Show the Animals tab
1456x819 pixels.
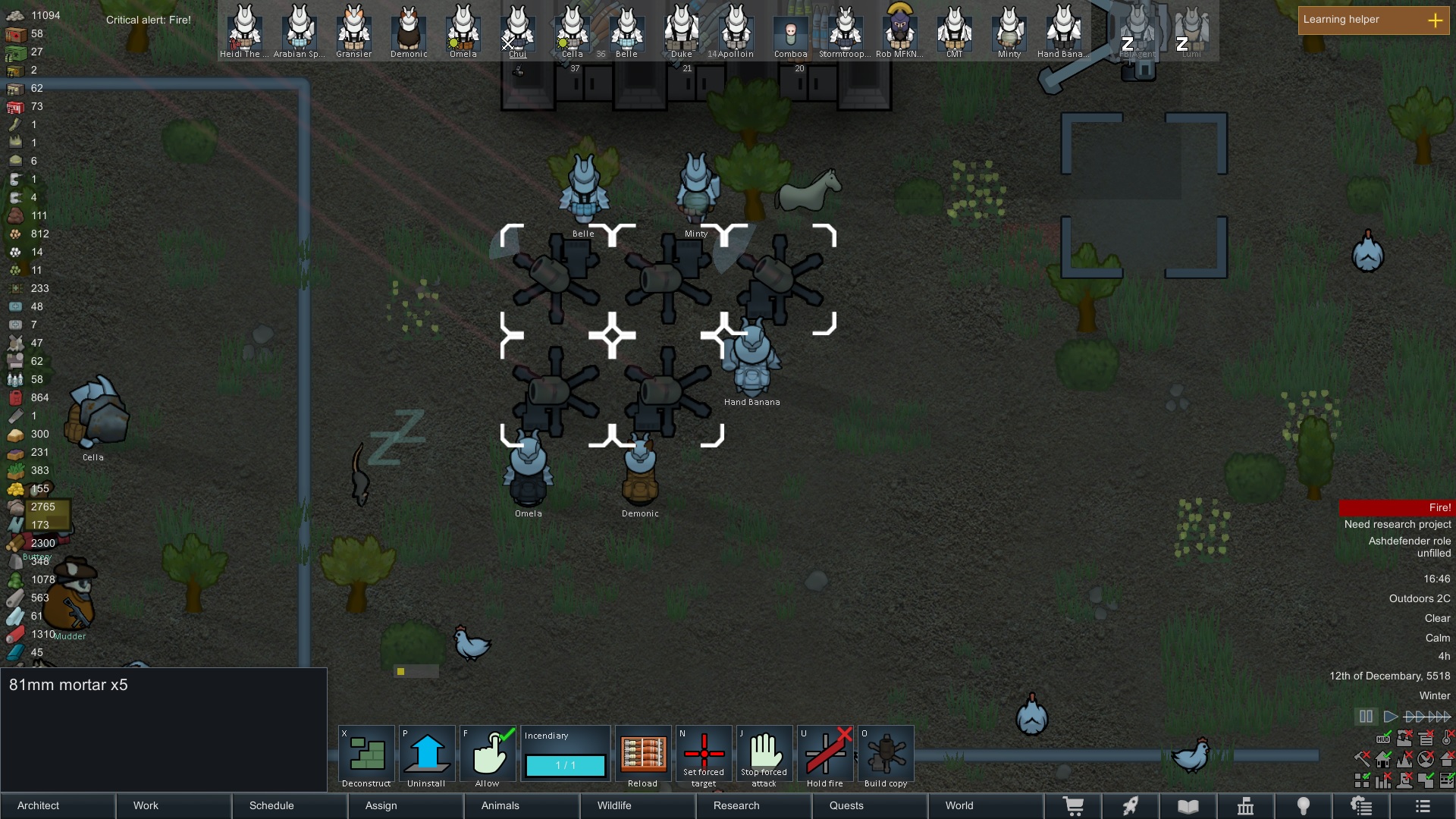click(x=521, y=805)
